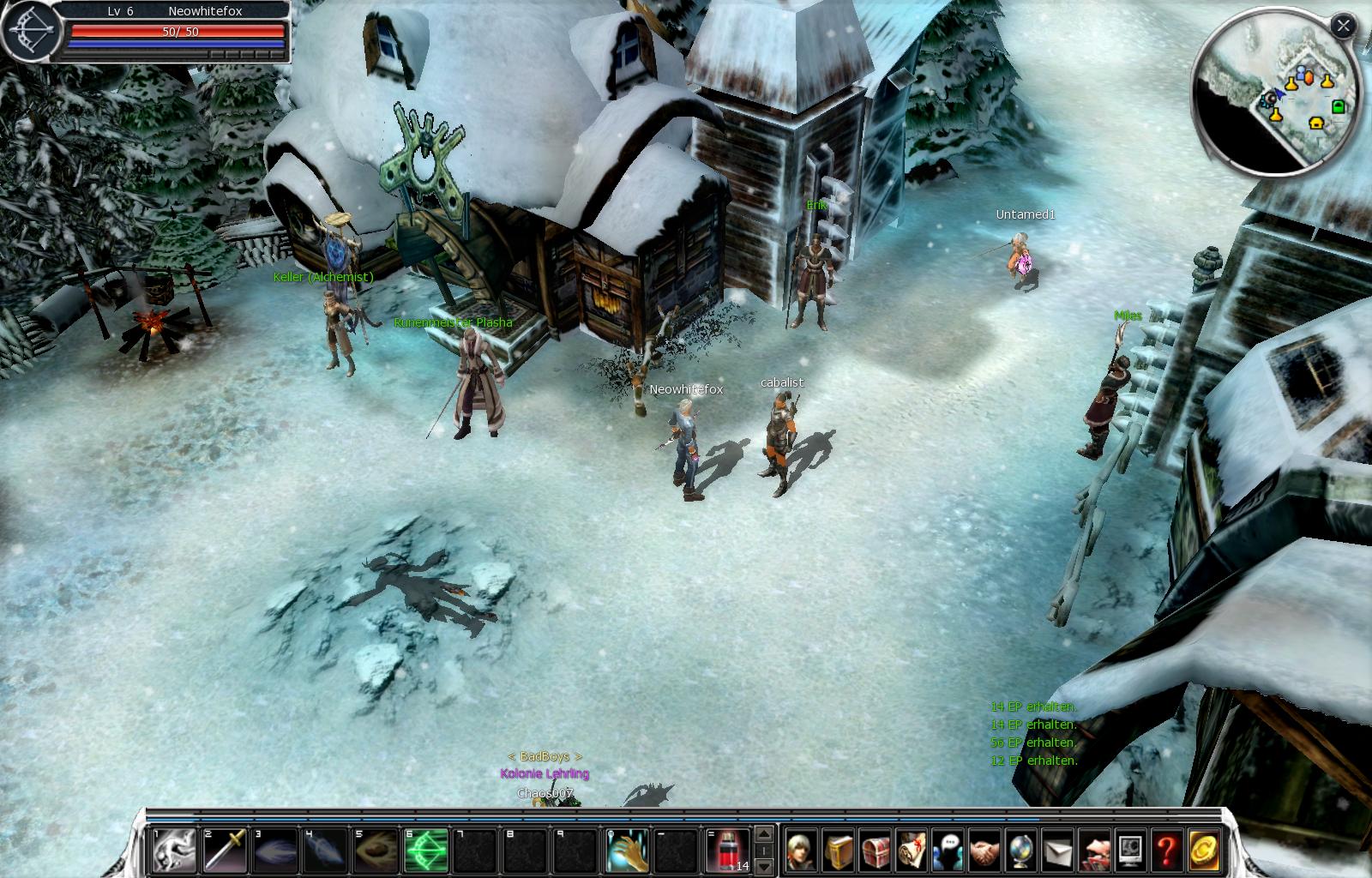Open the gold coin cash shop
Image resolution: width=1372 pixels, height=878 pixels.
coord(1203,851)
